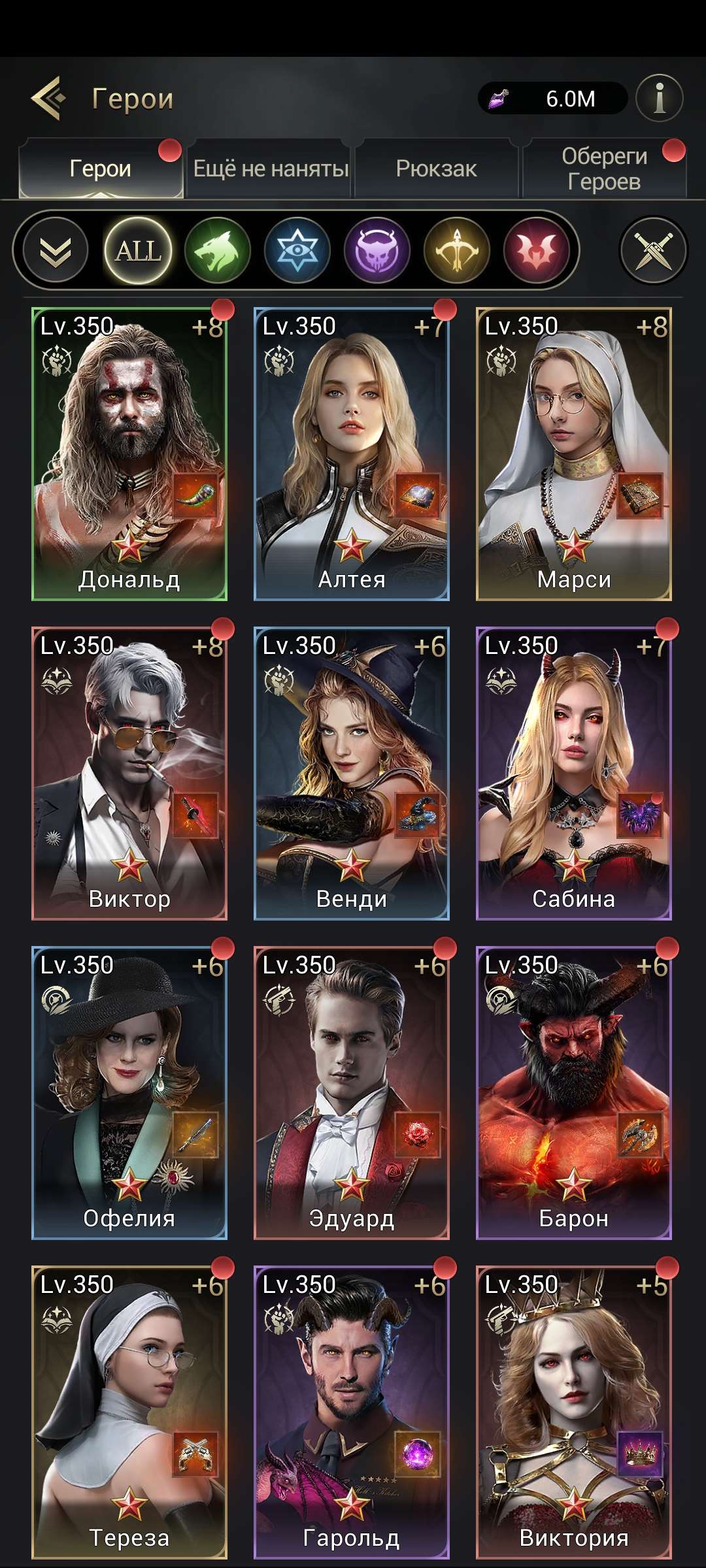Screen dimensions: 706x1568
Task: Expand the double-chevron filter dropdown
Action: click(56, 250)
